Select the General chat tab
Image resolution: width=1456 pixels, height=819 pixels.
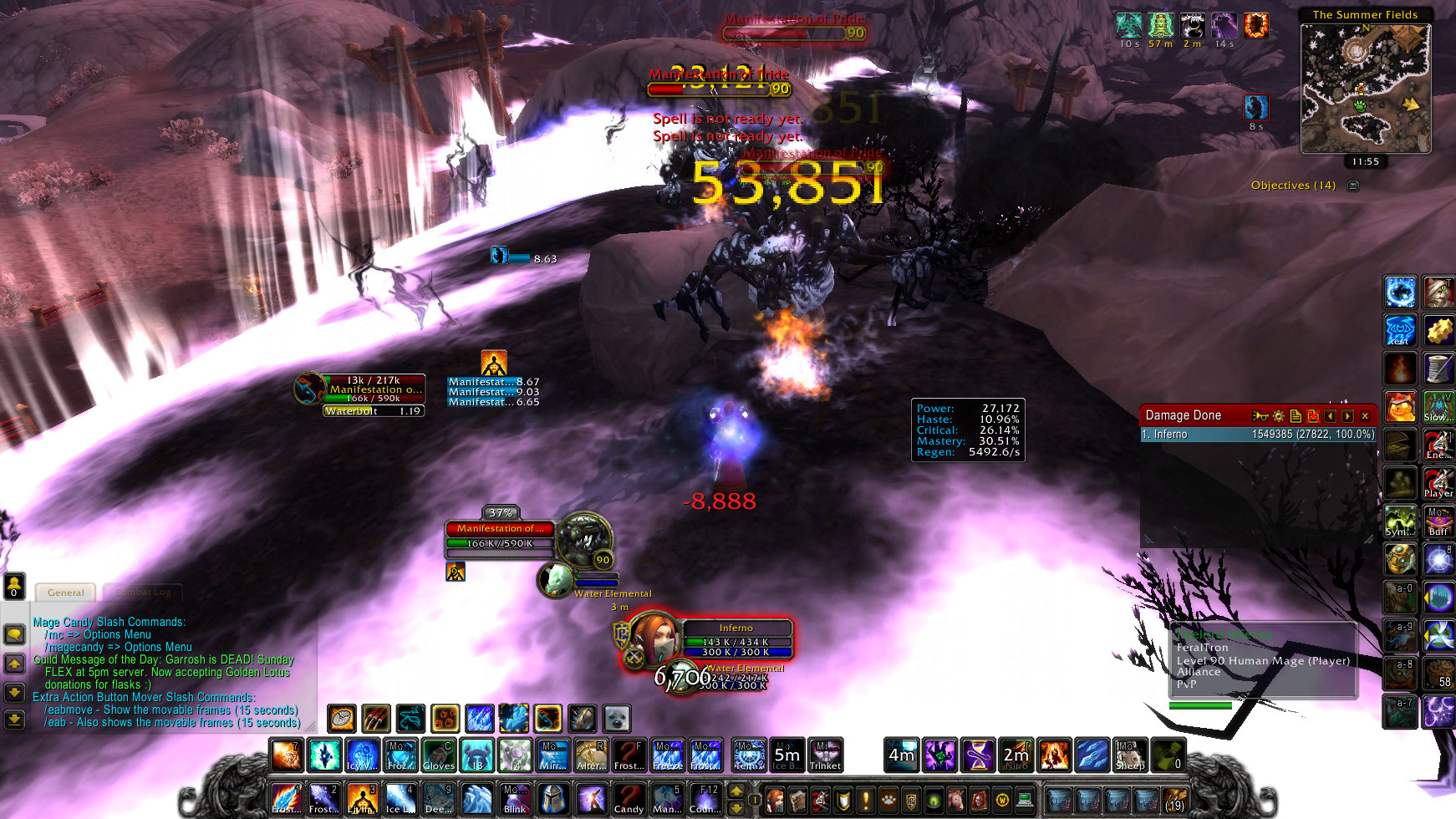[65, 593]
